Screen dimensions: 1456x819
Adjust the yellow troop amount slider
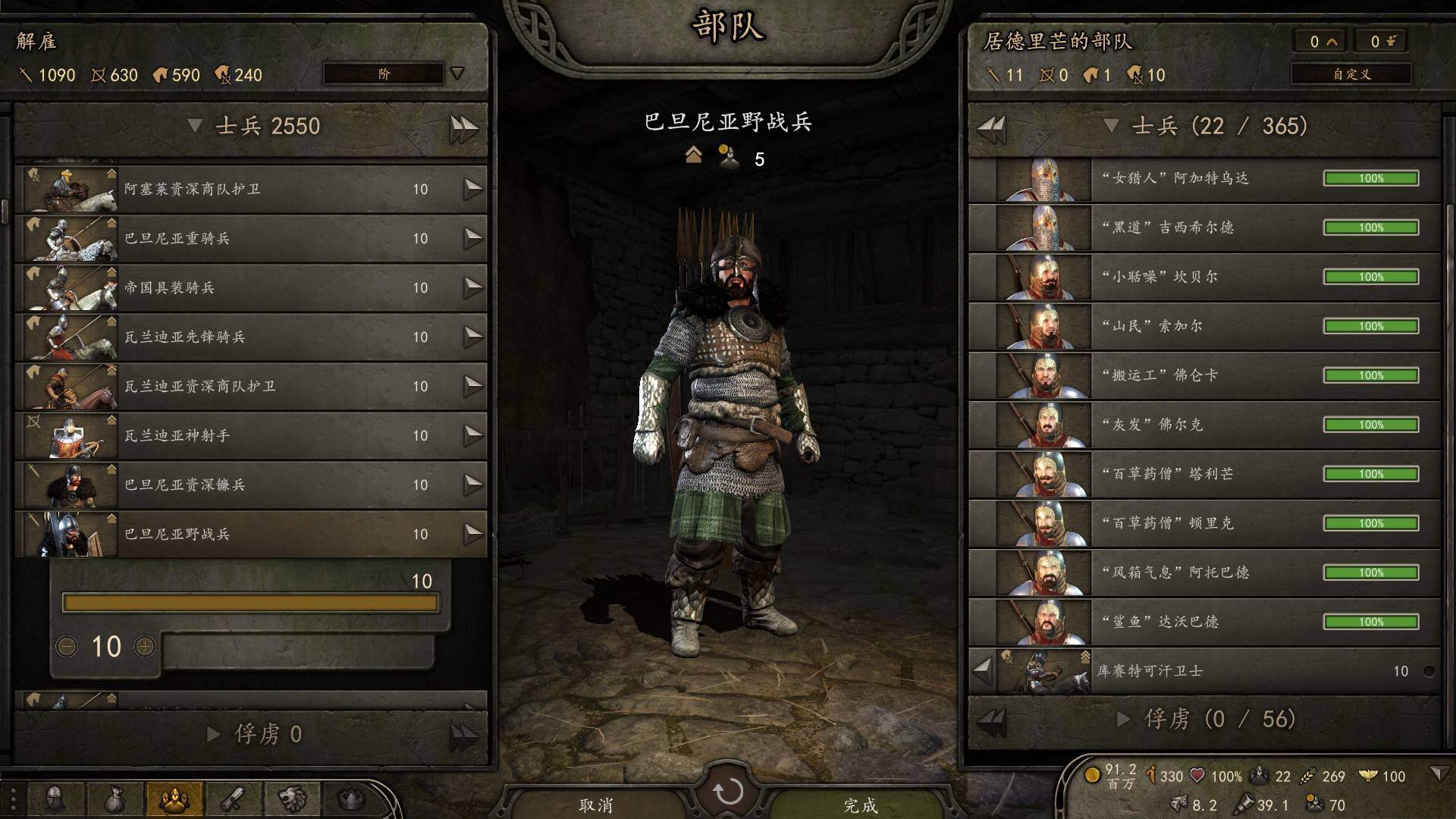[250, 603]
